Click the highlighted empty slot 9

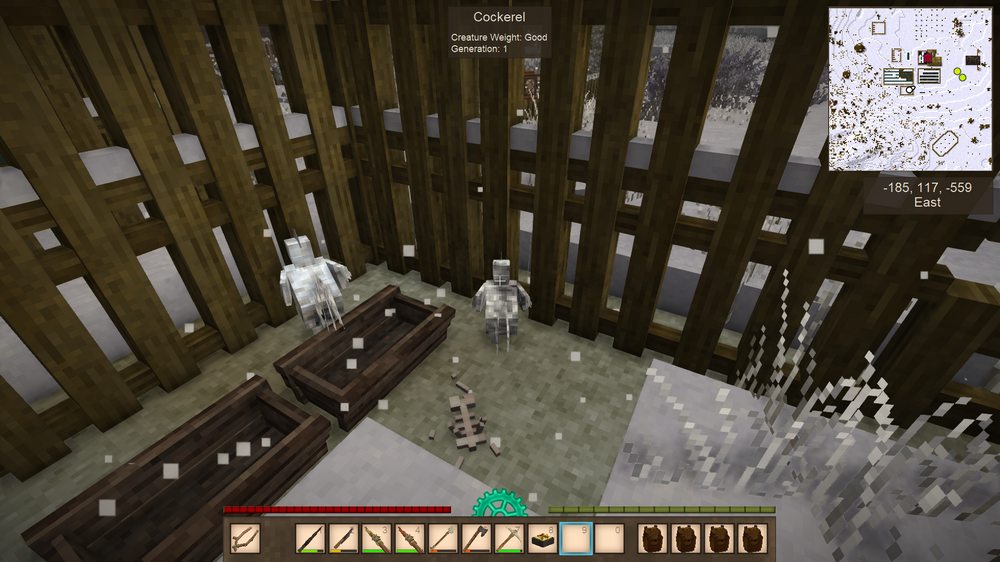point(576,539)
